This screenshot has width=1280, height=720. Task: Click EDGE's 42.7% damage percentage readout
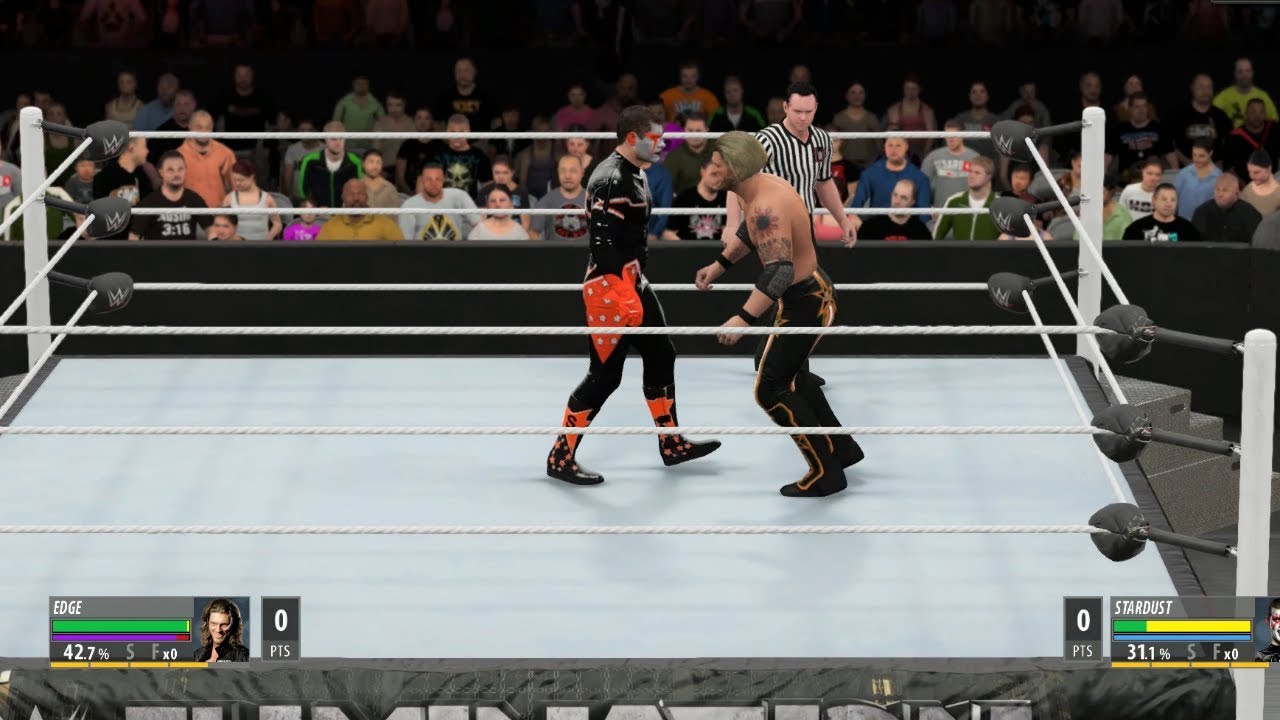point(86,651)
